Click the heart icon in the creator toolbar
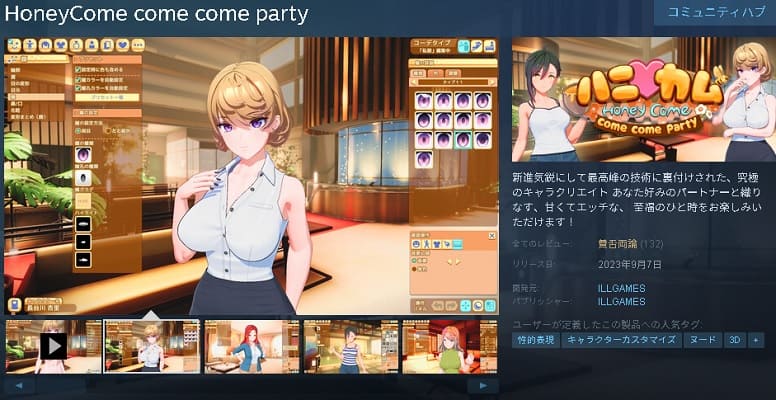The height and width of the screenshot is (400, 776). tap(122, 46)
